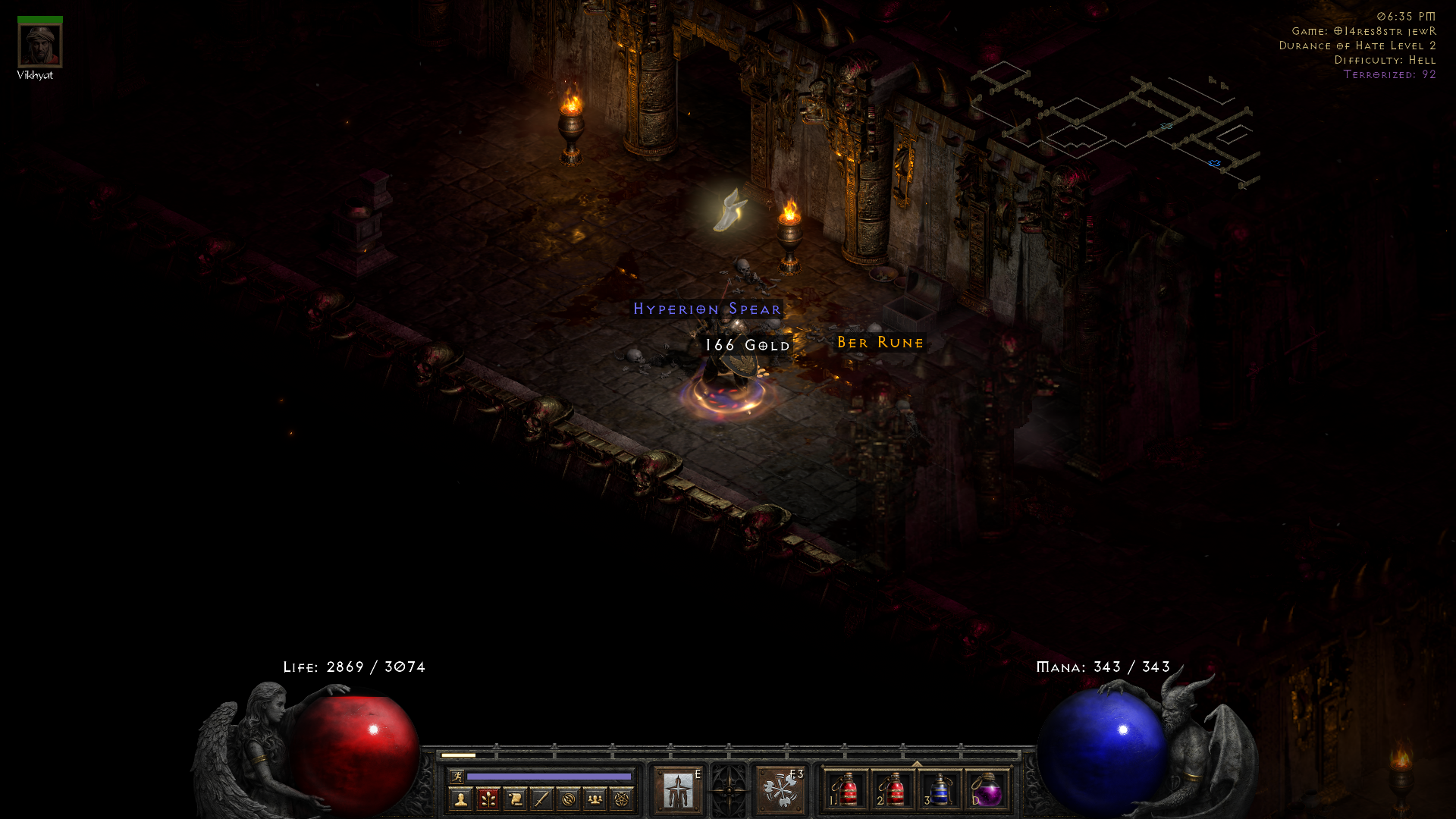Click the purple stamina bar
The height and width of the screenshot is (819, 1456).
(x=549, y=777)
